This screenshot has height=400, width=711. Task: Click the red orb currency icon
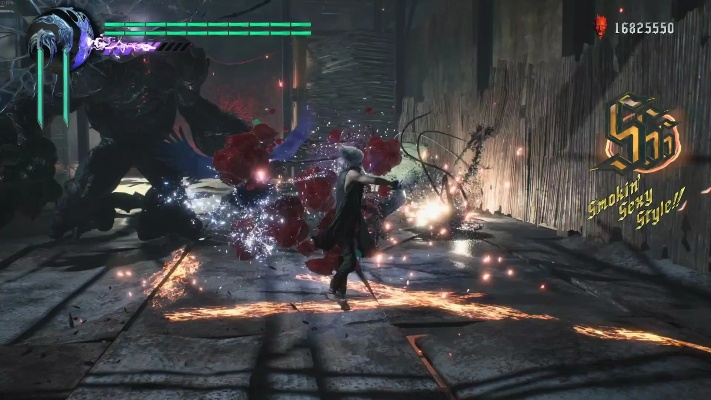coord(601,27)
